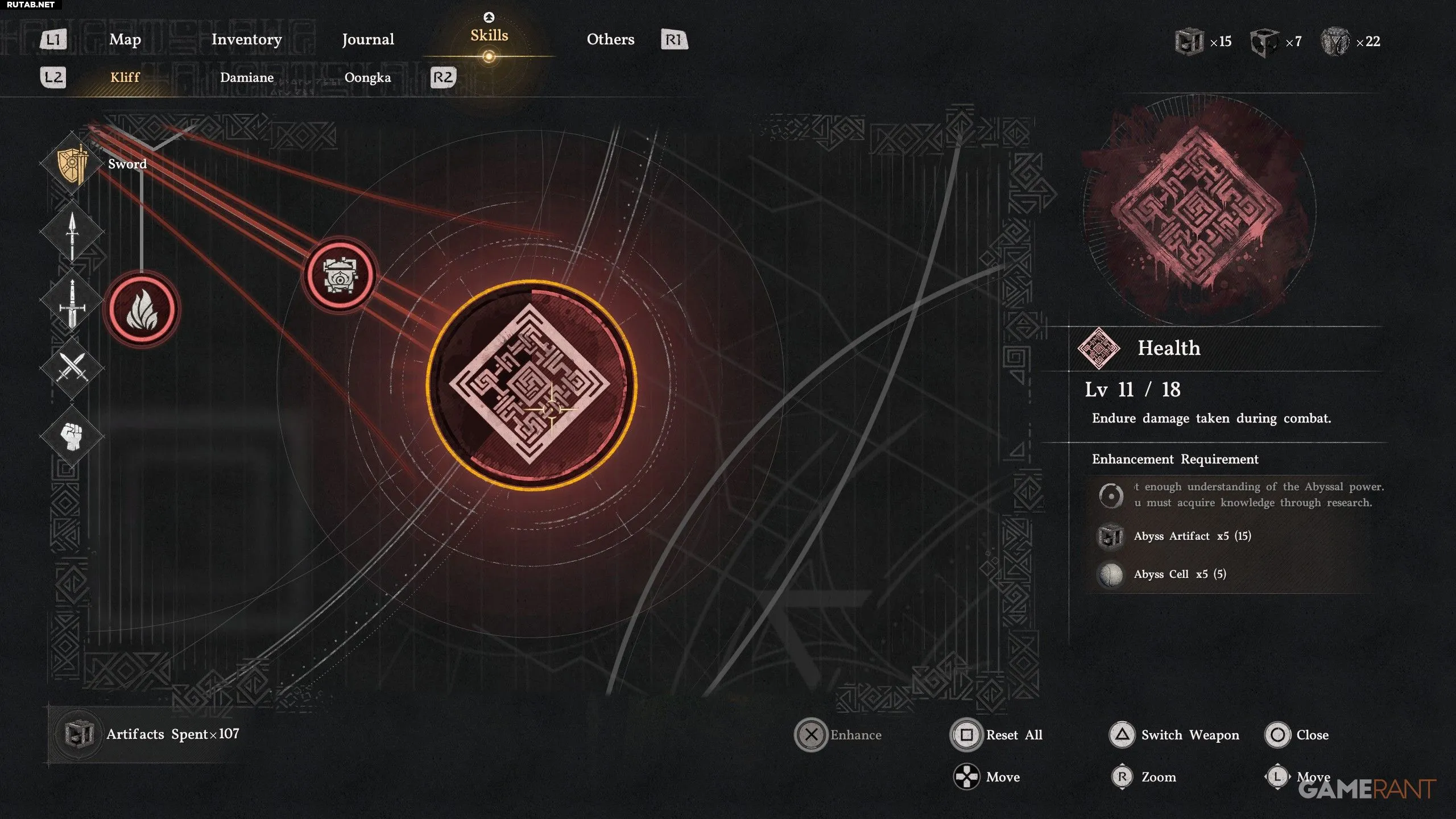Select the Sword and shield weapon category
Image resolution: width=1456 pixels, height=819 pixels.
click(72, 164)
